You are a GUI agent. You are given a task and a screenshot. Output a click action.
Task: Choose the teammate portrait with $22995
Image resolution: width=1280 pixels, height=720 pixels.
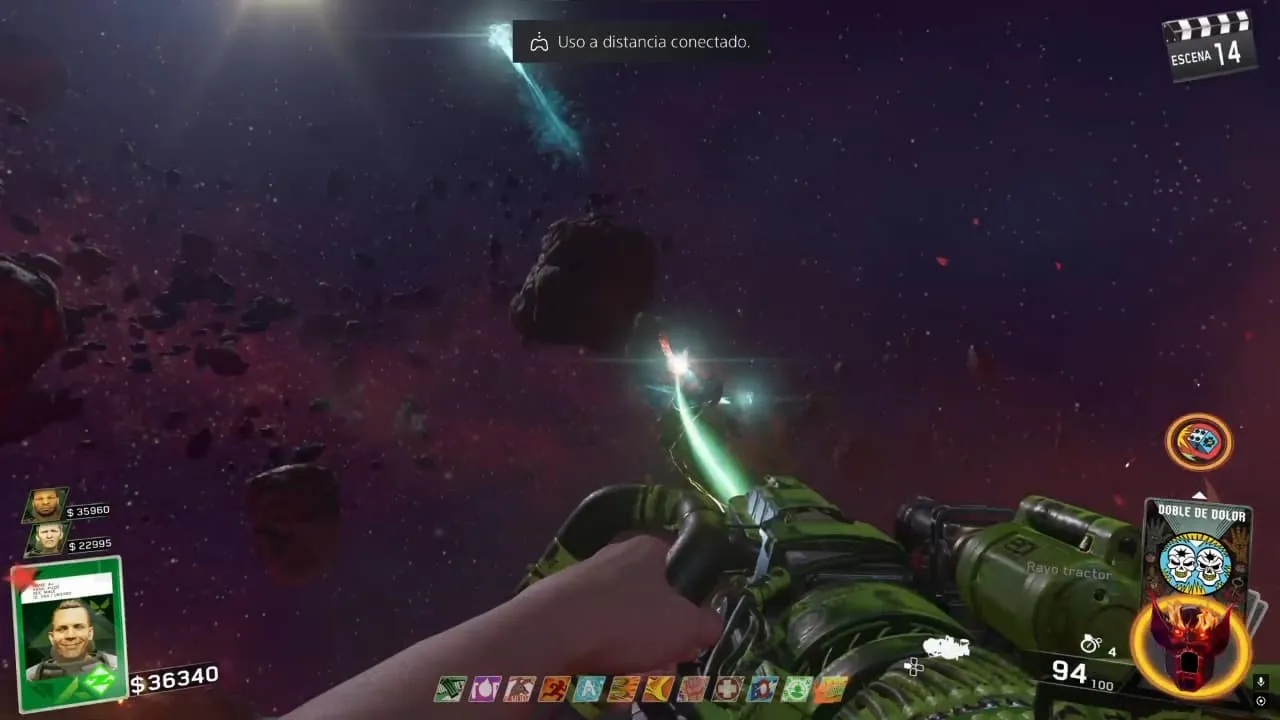click(47, 539)
